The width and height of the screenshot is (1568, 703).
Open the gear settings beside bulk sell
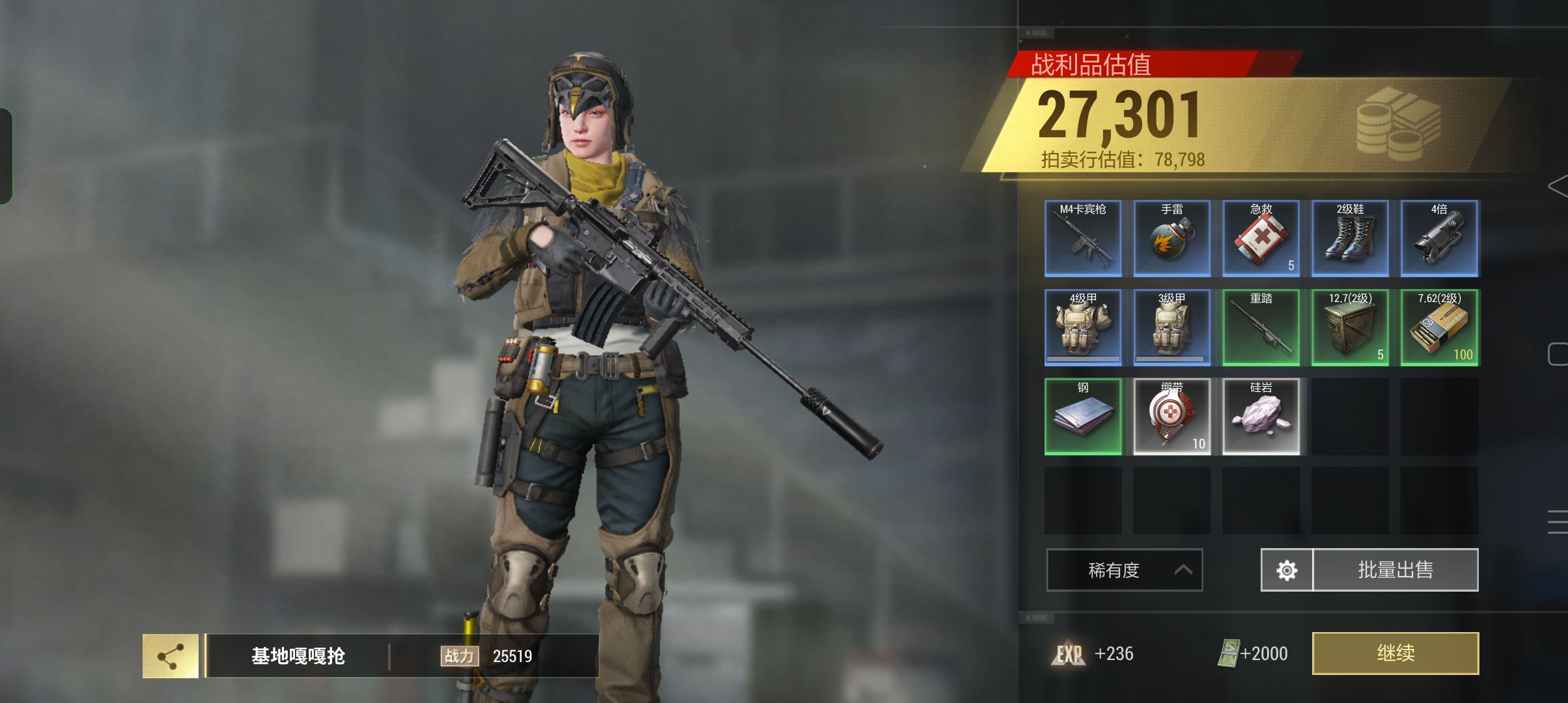[x=1287, y=570]
